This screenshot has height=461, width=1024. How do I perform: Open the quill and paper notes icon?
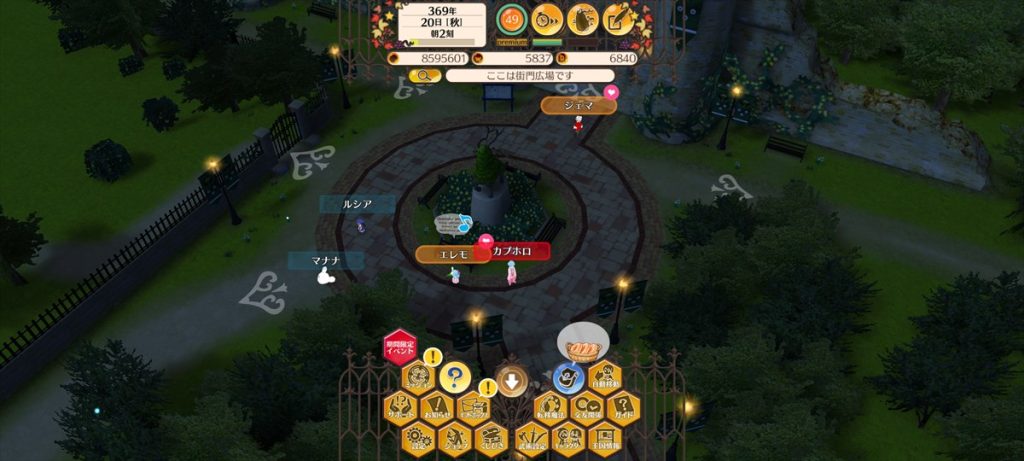click(x=619, y=18)
